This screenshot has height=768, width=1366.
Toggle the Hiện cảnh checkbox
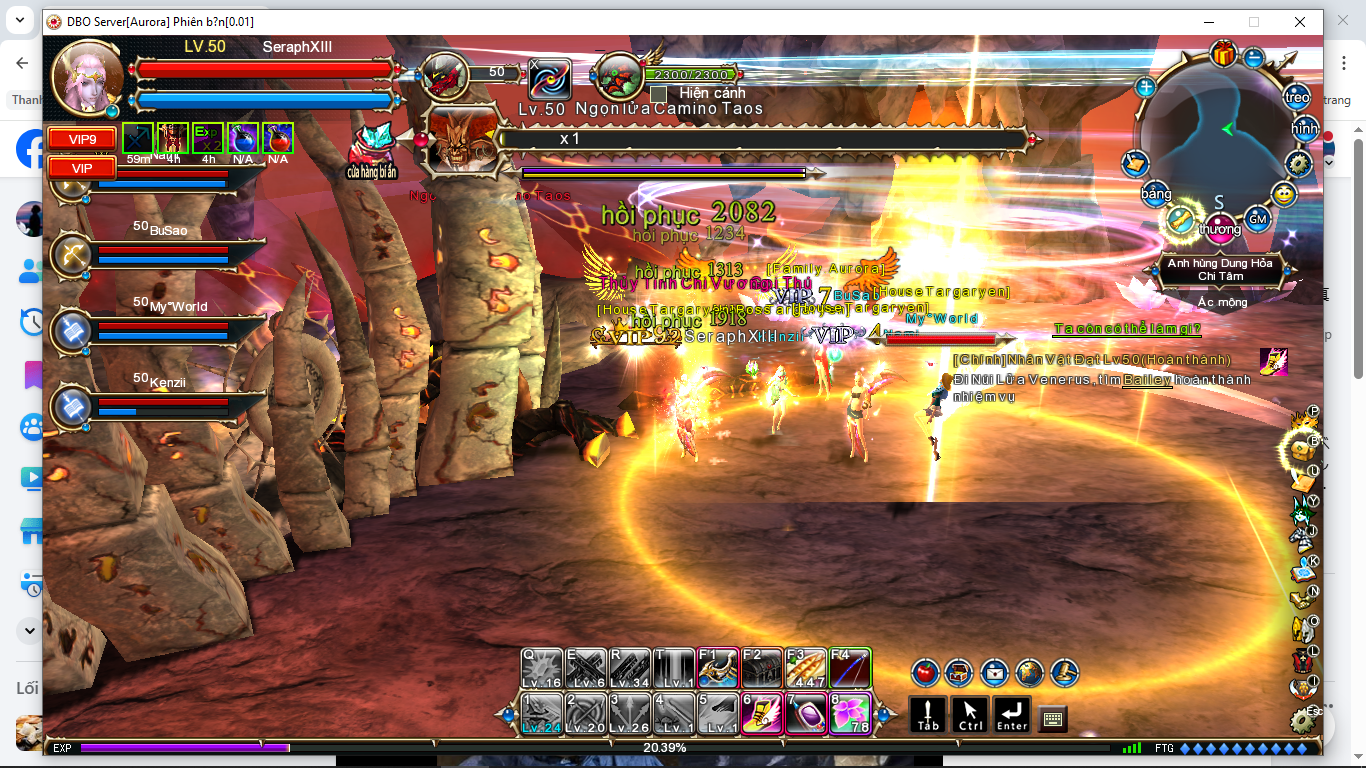pyautogui.click(x=658, y=94)
